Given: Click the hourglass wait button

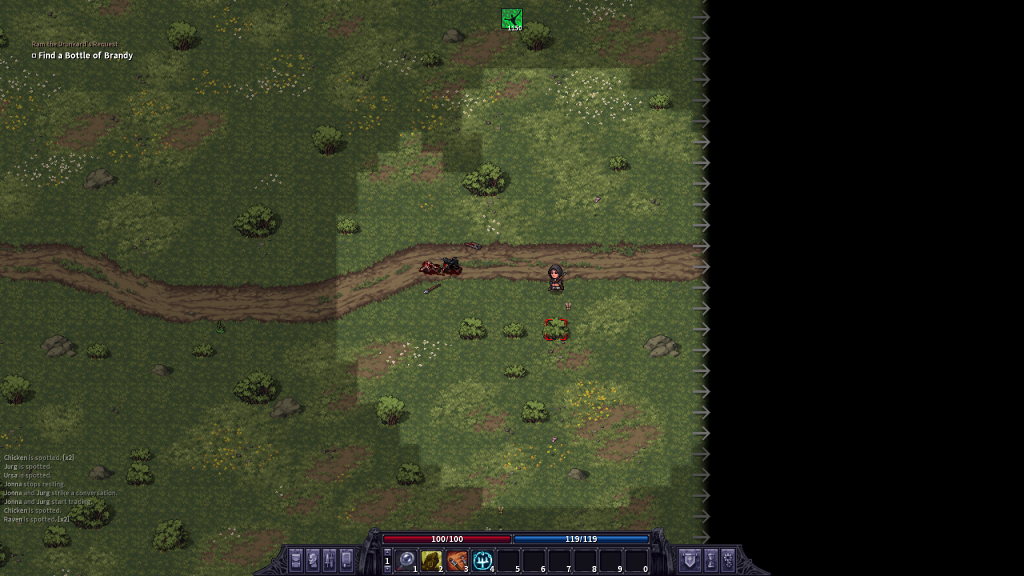Looking at the screenshot, I should tap(711, 559).
